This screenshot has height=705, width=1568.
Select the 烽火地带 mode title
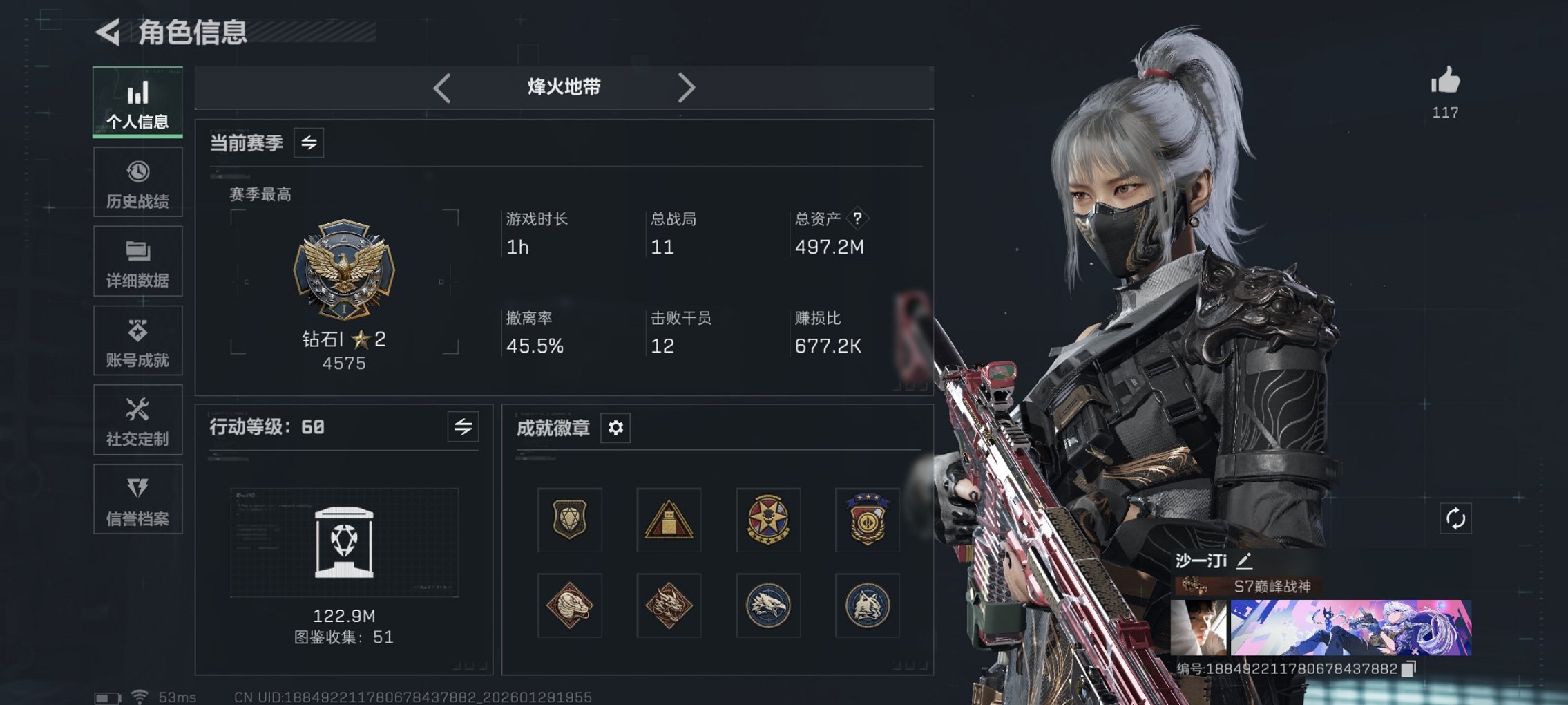tap(563, 87)
